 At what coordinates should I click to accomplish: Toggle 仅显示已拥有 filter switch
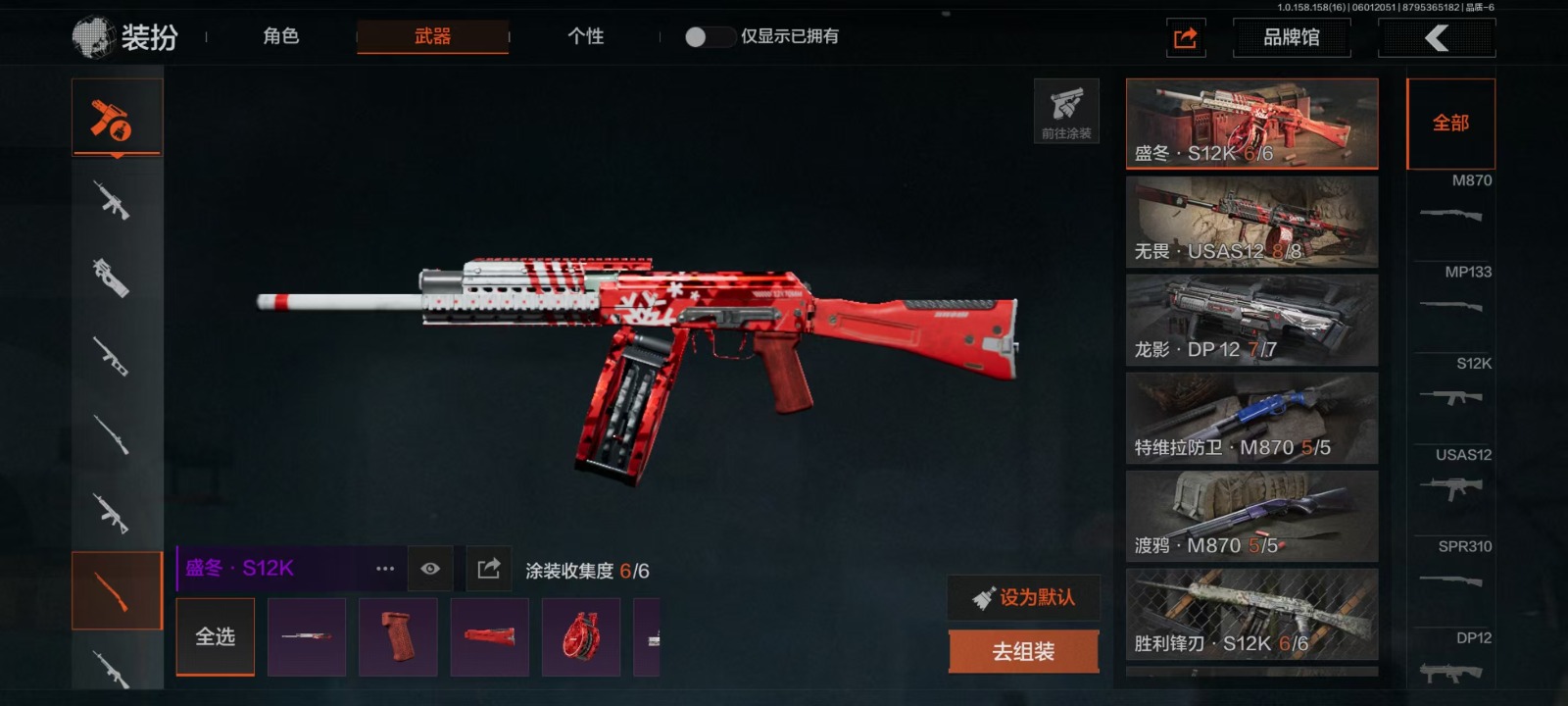point(709,36)
